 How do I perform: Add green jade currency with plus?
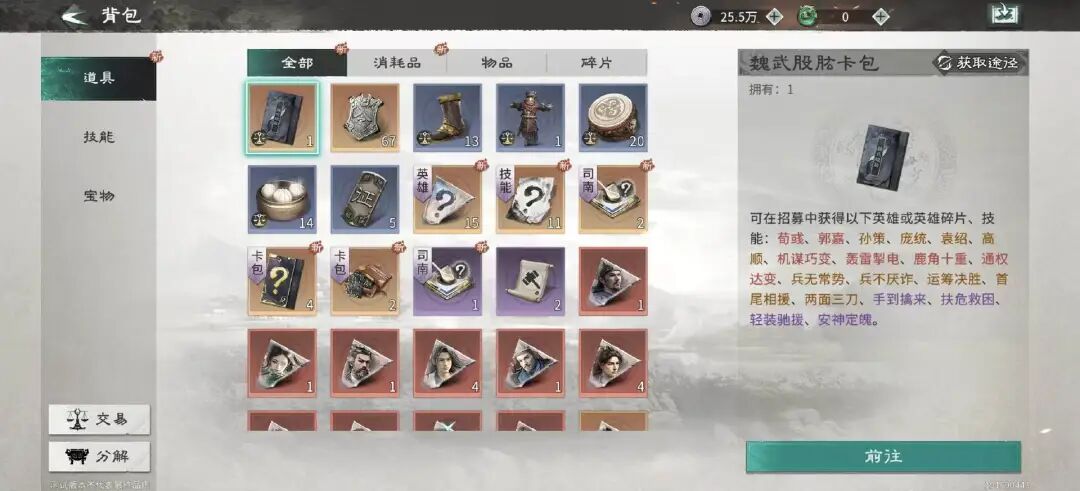[x=880, y=16]
